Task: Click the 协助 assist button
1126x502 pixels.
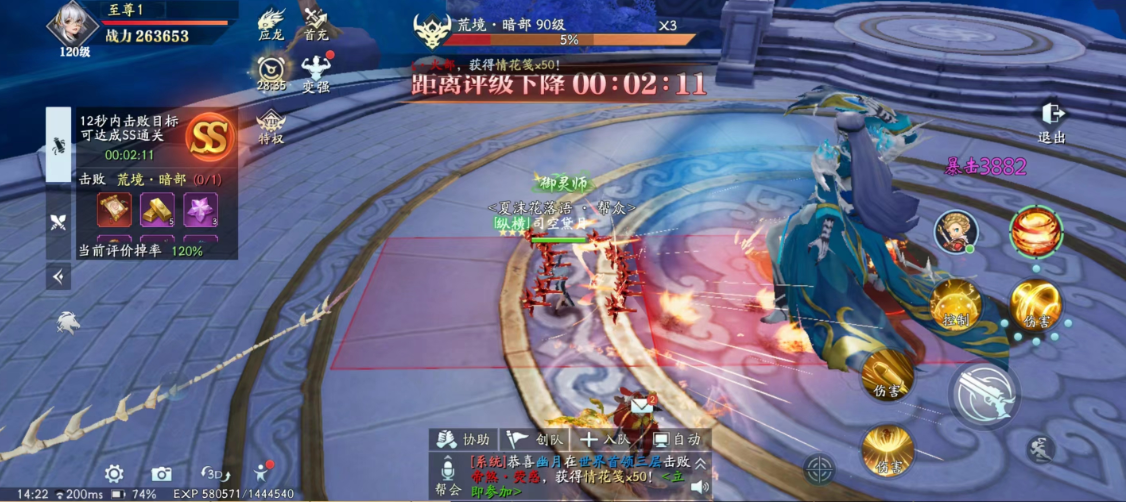Action: click(464, 439)
